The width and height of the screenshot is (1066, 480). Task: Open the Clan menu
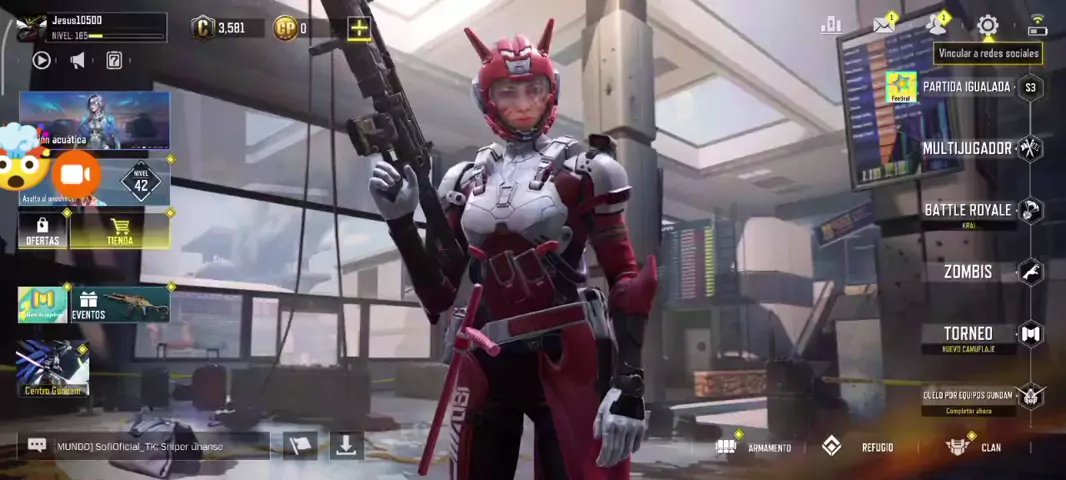pos(975,447)
